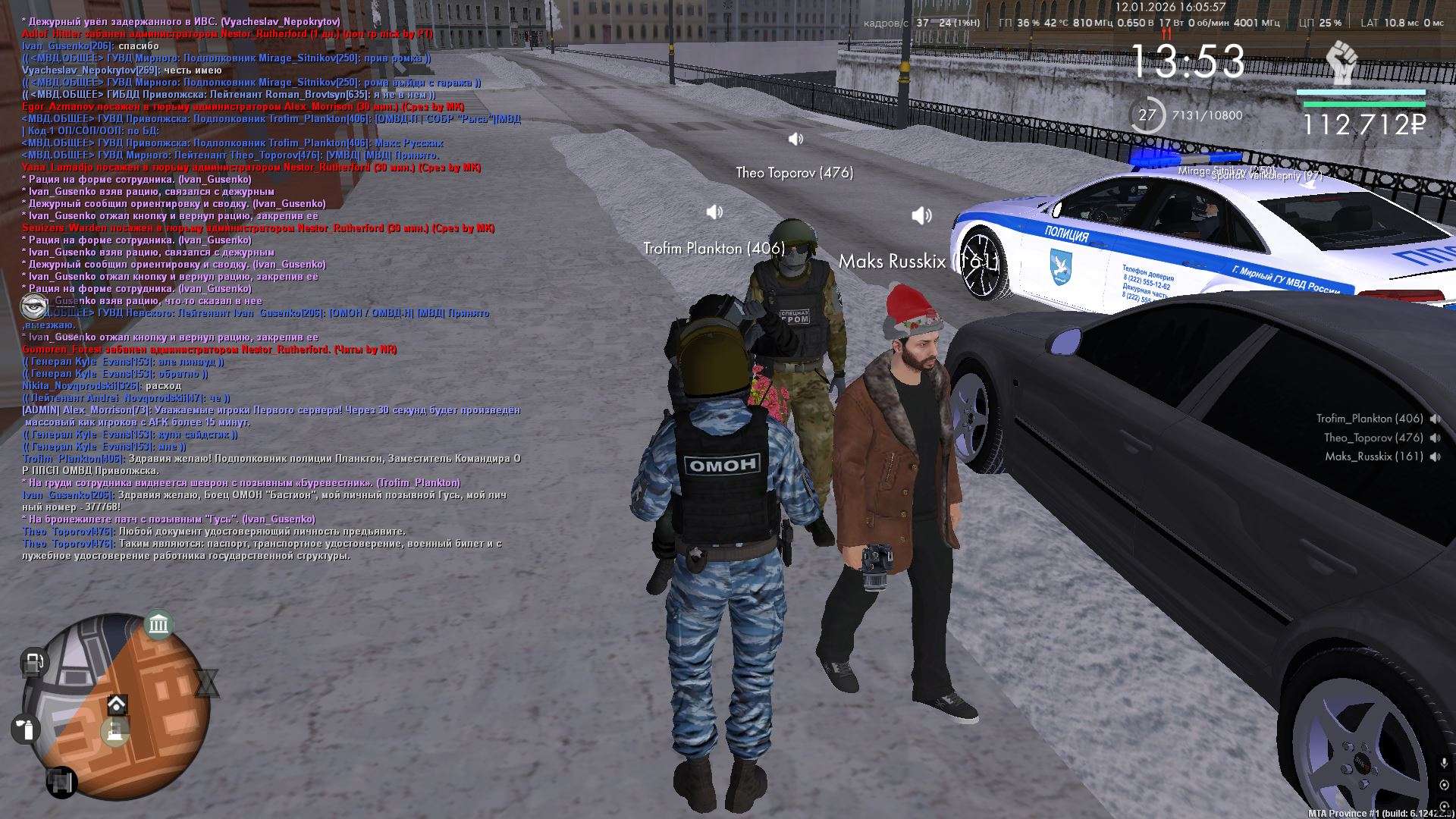1456x819 pixels.
Task: Select the house marker on the minimap
Action: tap(117, 704)
